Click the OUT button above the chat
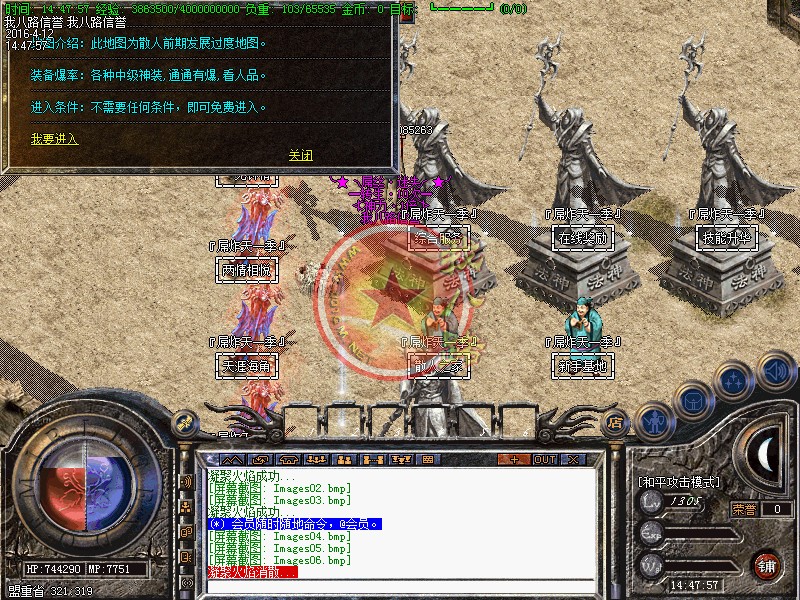The width and height of the screenshot is (800, 600). point(544,459)
